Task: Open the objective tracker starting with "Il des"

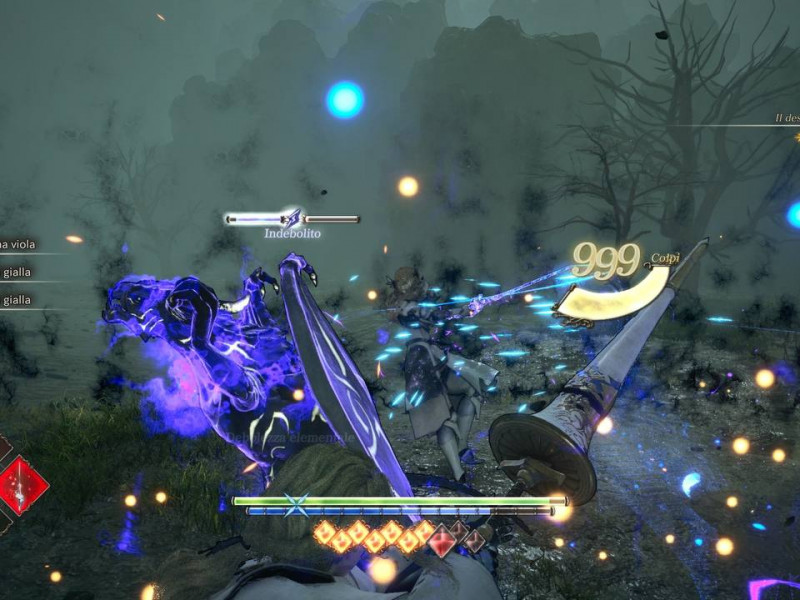Action: point(787,118)
